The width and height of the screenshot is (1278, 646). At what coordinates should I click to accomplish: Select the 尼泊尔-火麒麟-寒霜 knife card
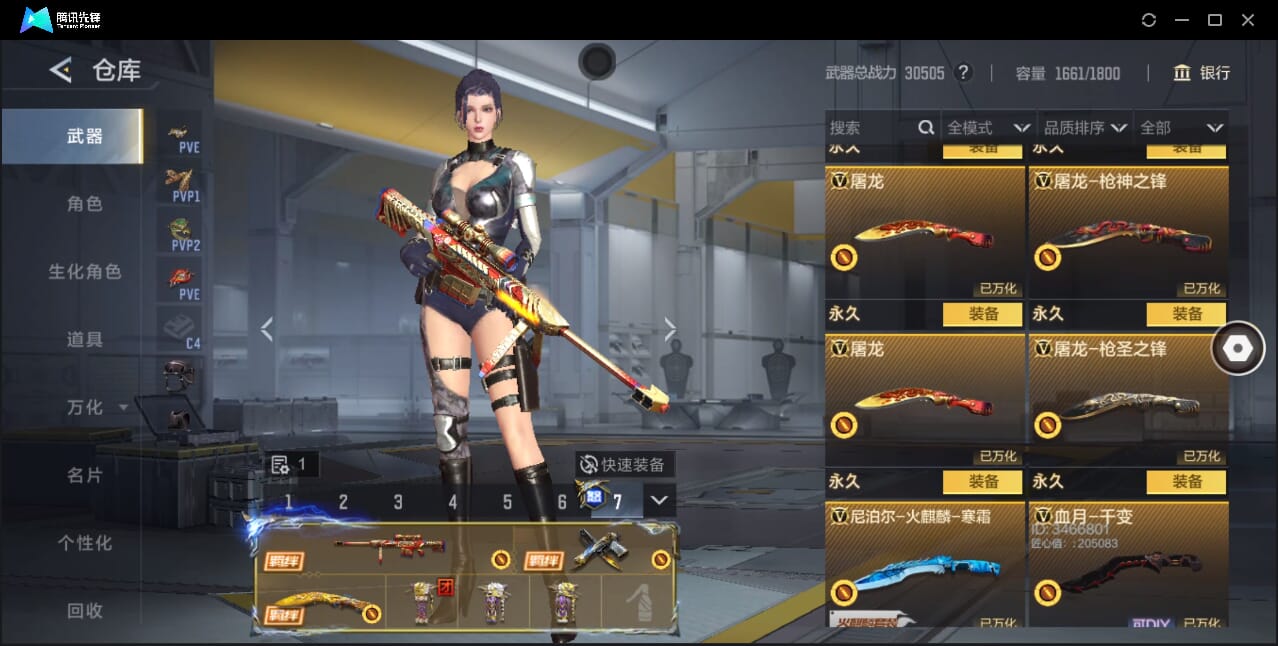click(x=924, y=565)
